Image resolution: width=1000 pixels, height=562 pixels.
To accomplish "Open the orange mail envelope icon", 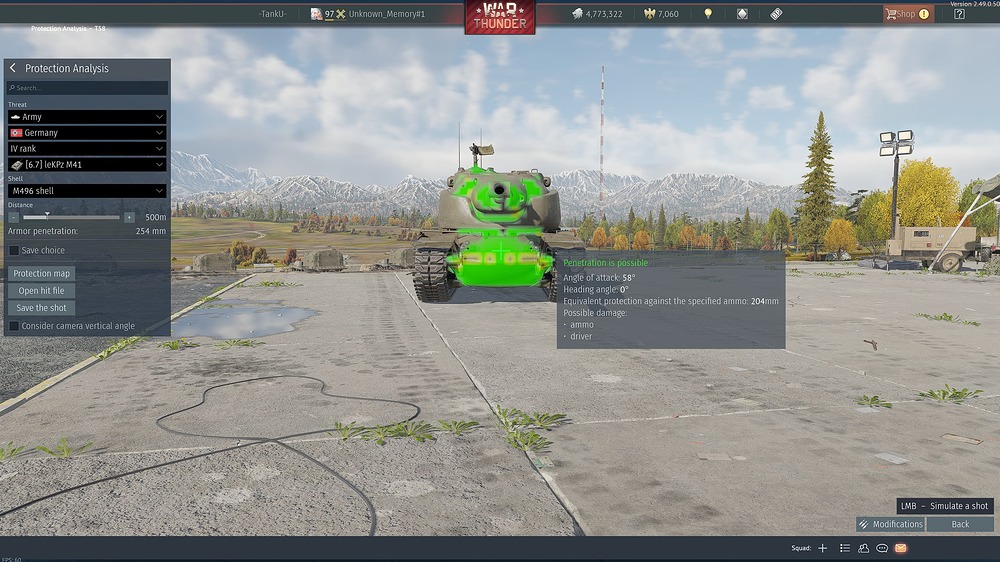I will (900, 548).
